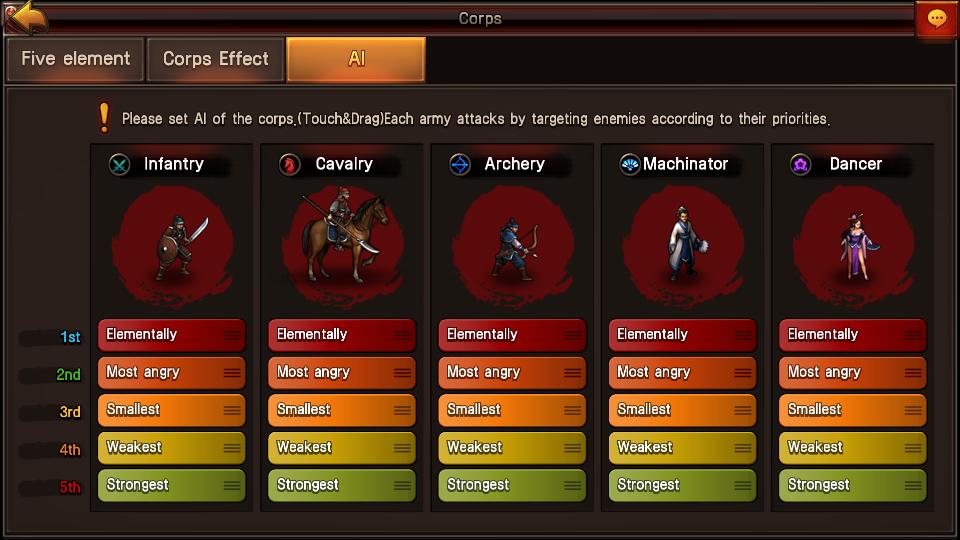Switch to the Five element tab
Screen dimensions: 960x540
76,59
